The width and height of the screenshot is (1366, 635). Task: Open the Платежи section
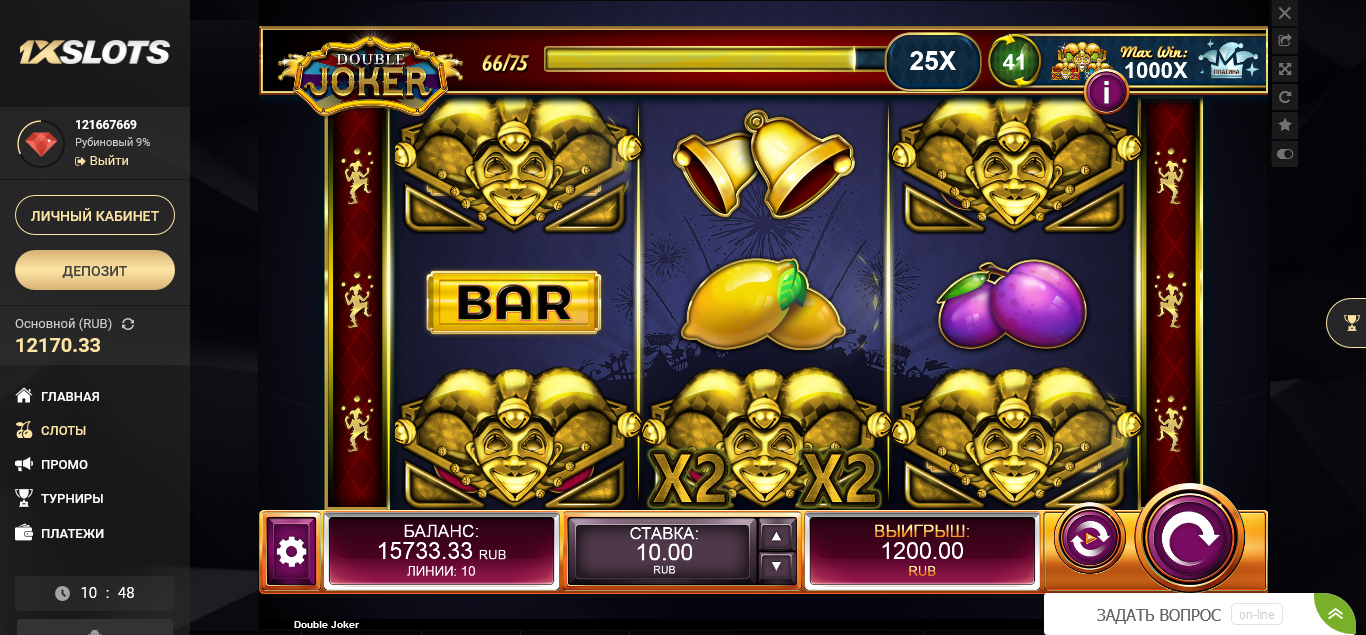pyautogui.click(x=72, y=533)
